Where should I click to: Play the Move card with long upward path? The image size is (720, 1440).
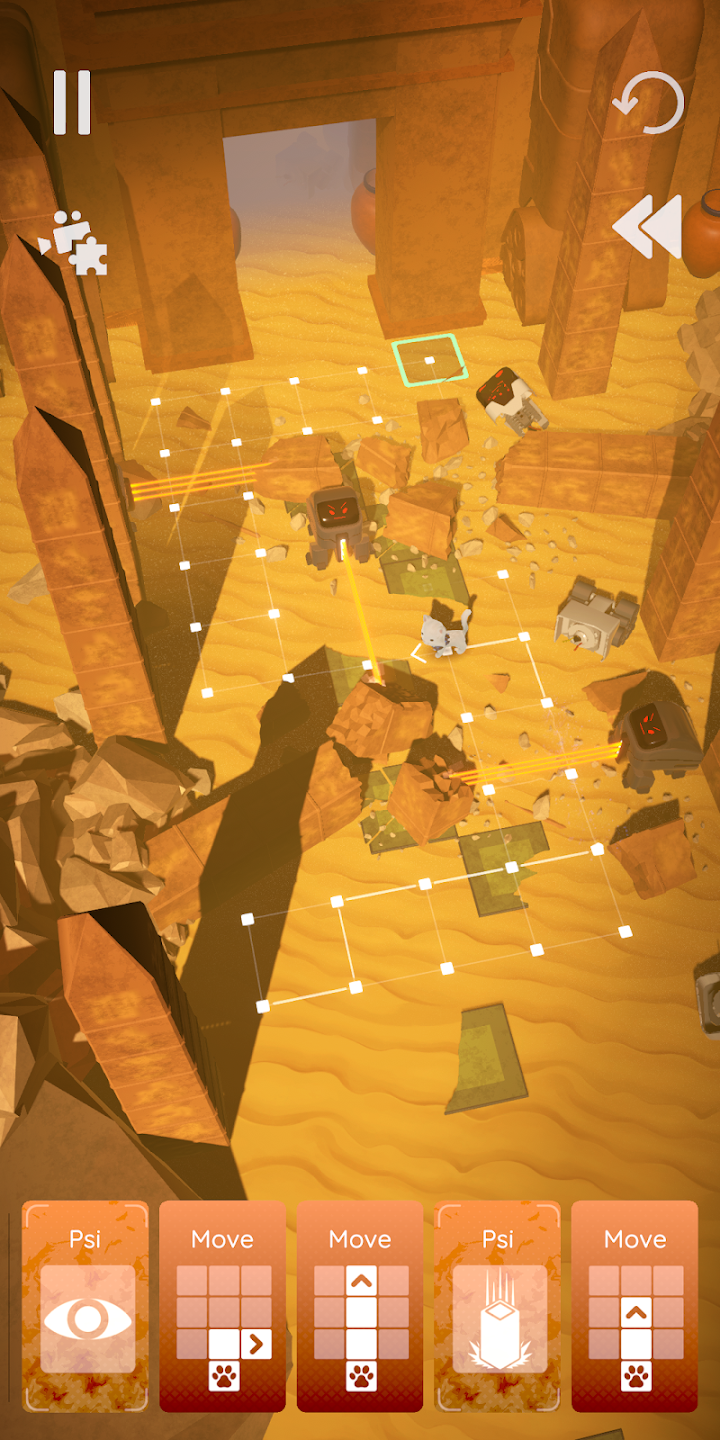(x=360, y=1306)
